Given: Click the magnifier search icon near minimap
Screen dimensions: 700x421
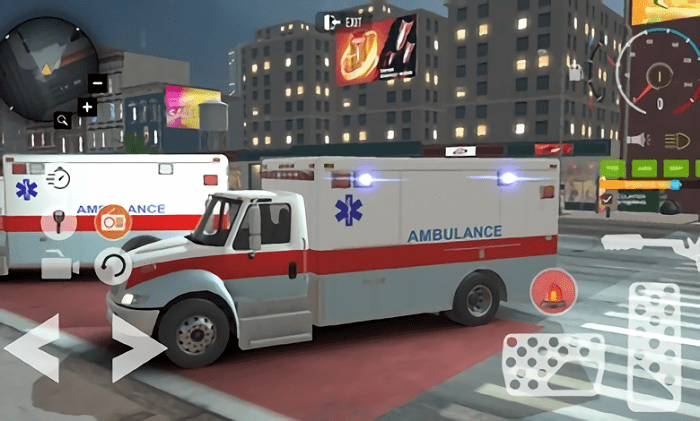Looking at the screenshot, I should (x=63, y=120).
